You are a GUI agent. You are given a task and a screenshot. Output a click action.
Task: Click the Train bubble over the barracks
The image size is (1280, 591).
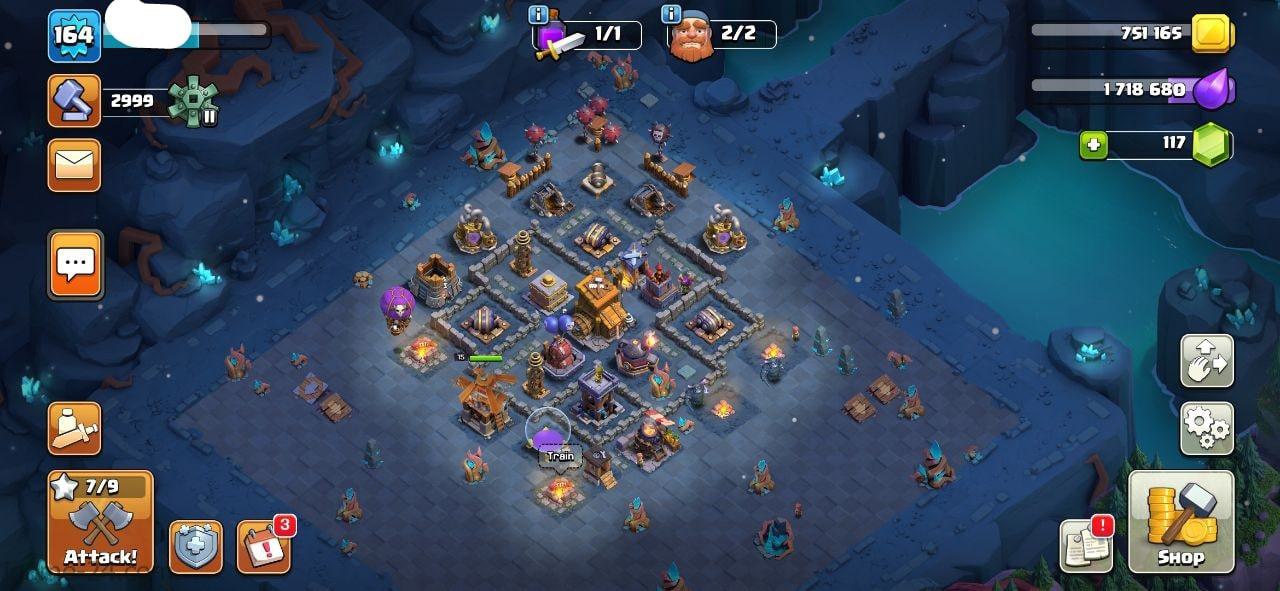[x=560, y=456]
